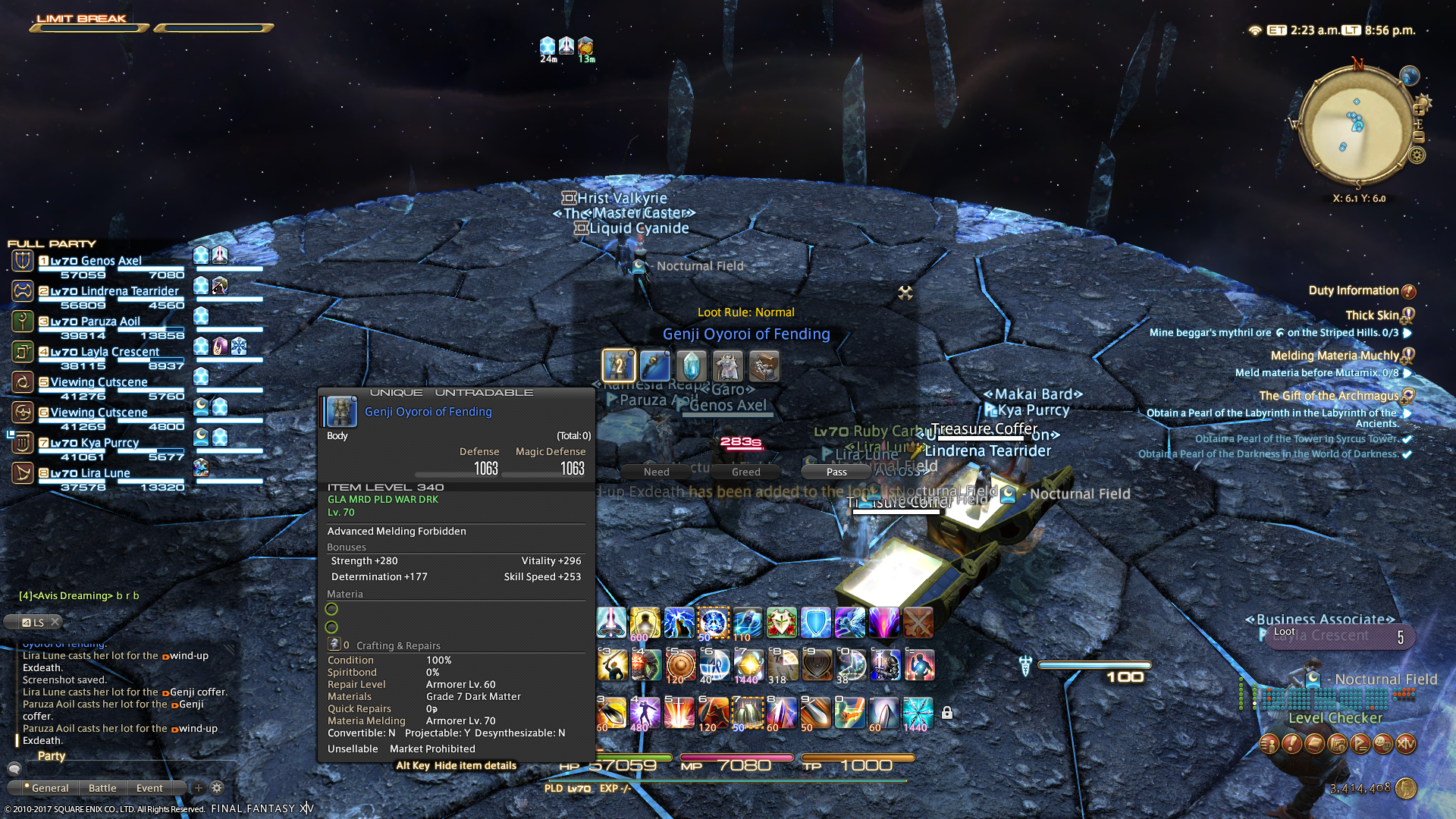Select the Genji Oyoroi armor loot icon
1456x819 pixels.
click(618, 366)
